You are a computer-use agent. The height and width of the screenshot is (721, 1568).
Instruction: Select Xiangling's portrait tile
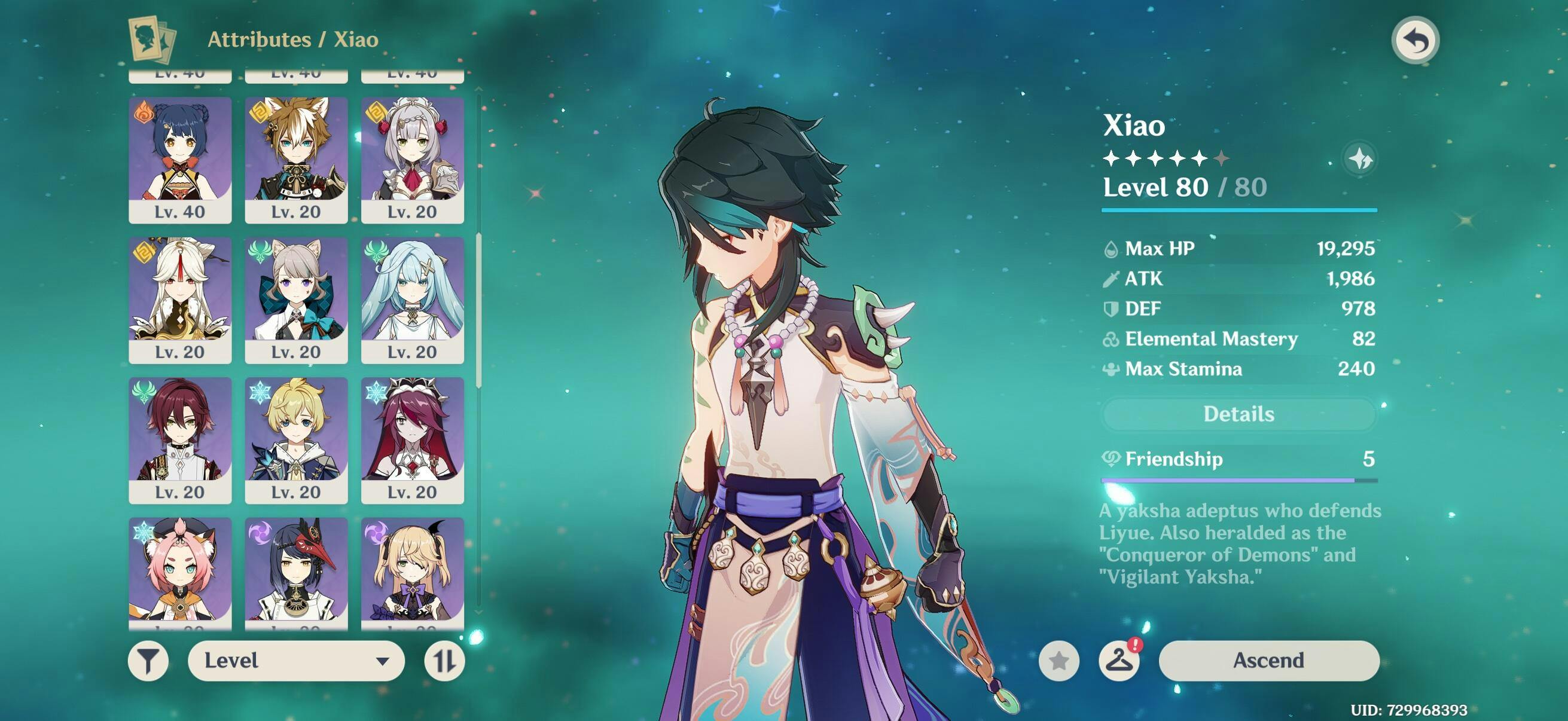click(x=180, y=160)
